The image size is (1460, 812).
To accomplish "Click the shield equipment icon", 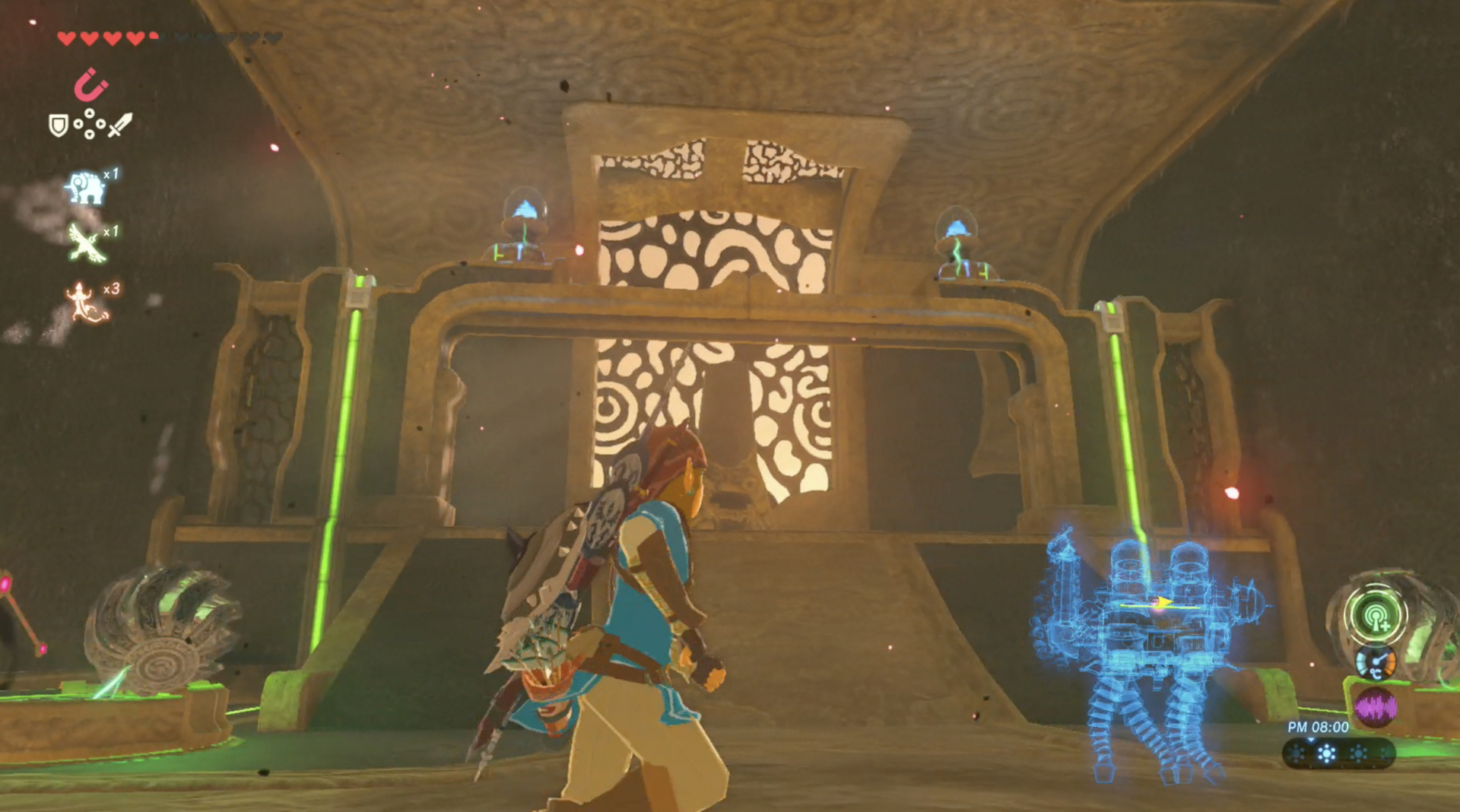I will pos(57,125).
